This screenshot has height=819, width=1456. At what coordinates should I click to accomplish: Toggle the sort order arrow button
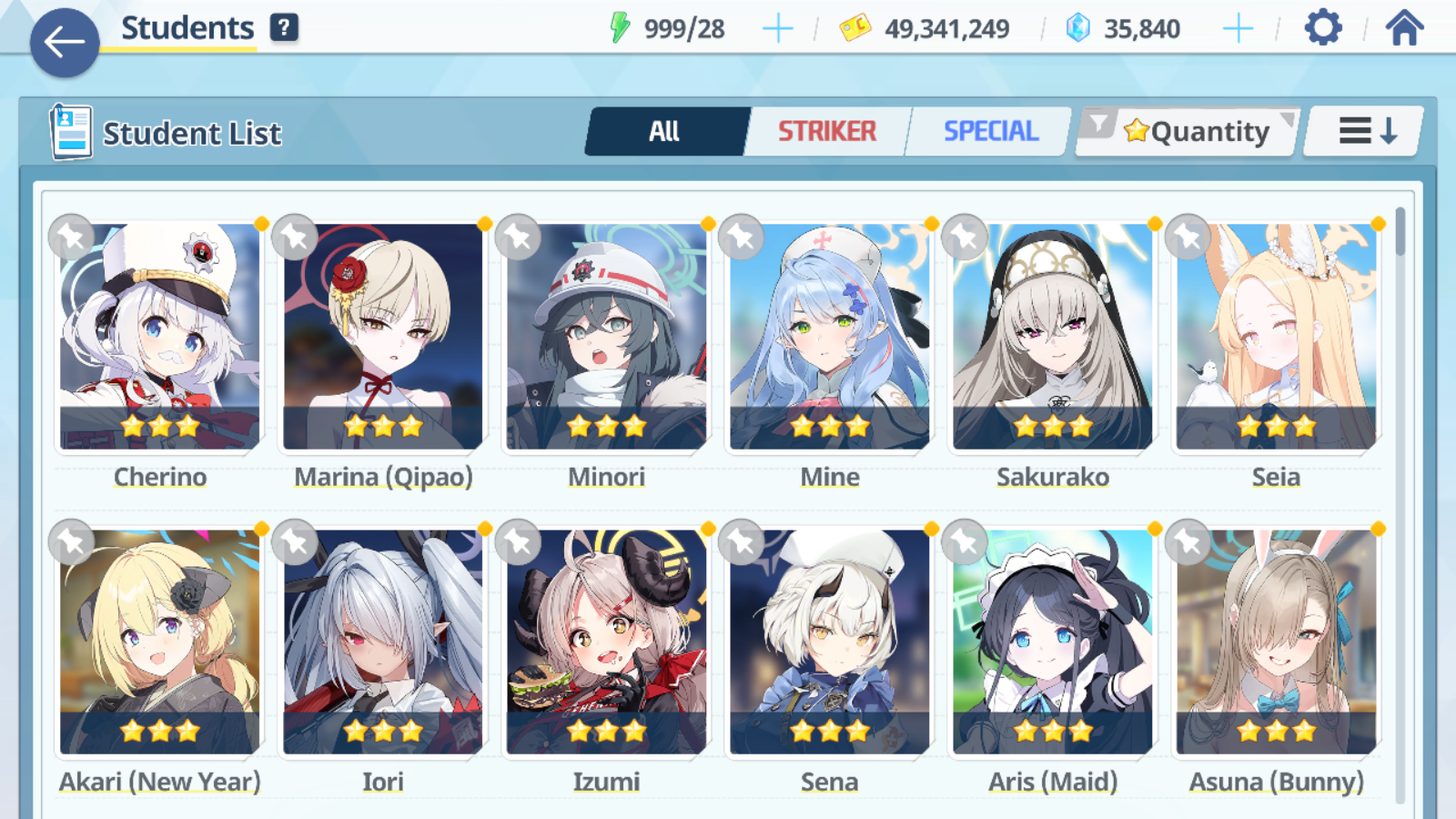[1365, 132]
